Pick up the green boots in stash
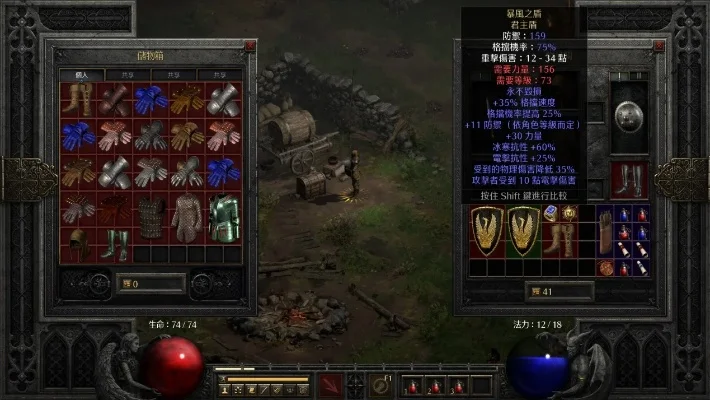710x400 pixels. point(116,245)
